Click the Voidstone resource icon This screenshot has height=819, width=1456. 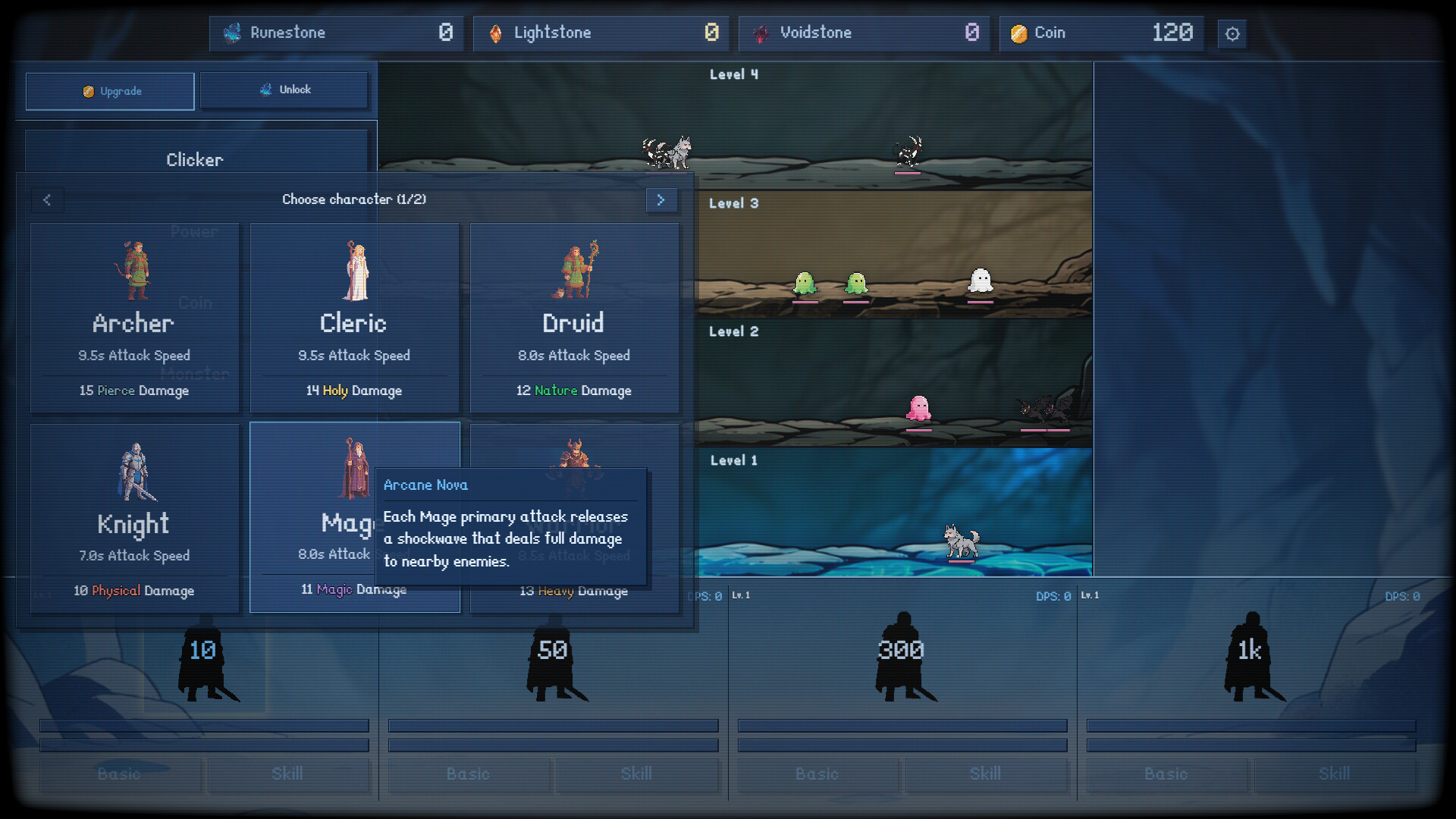tap(761, 33)
